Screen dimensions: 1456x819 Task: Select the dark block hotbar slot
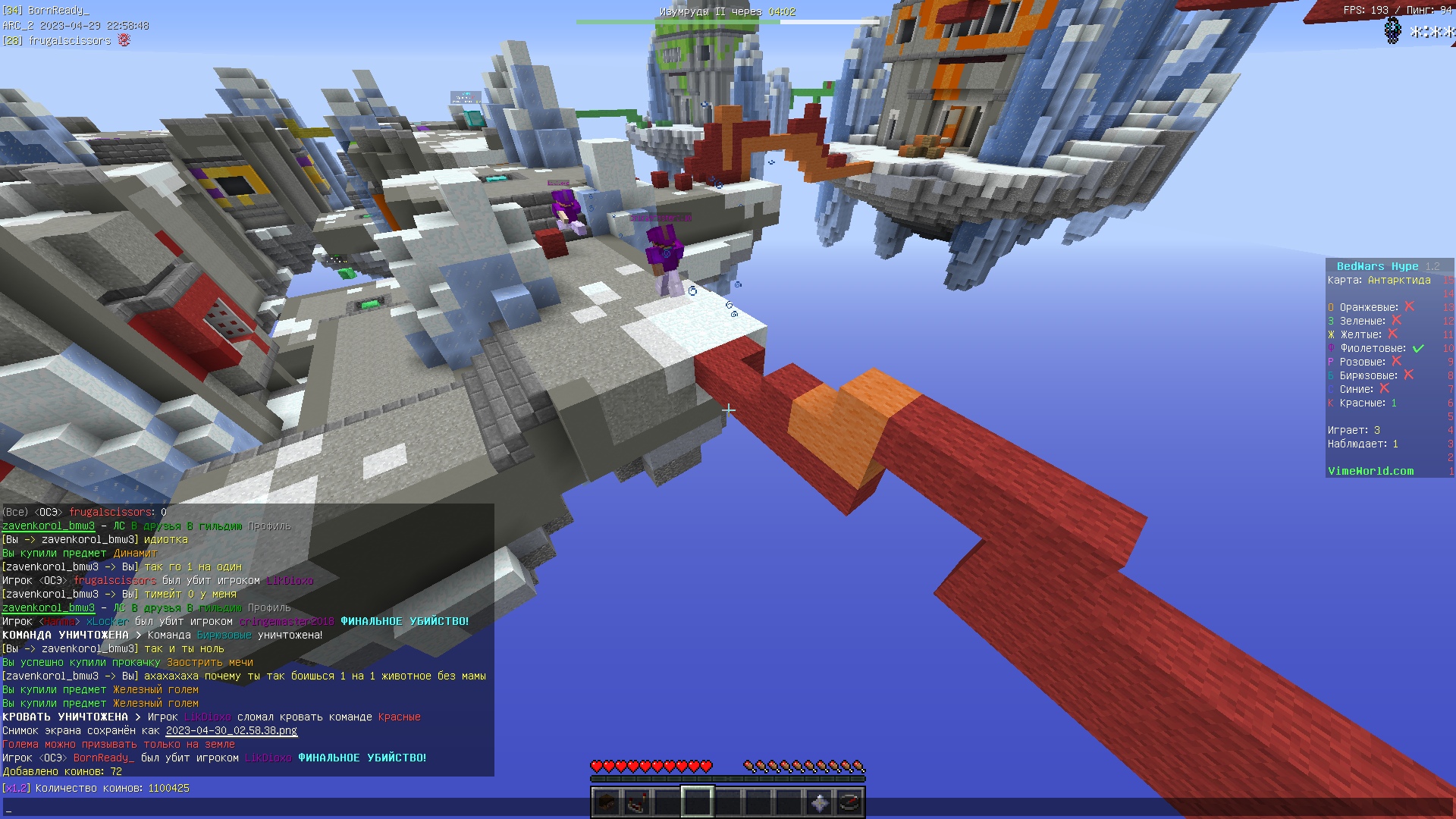[607, 802]
